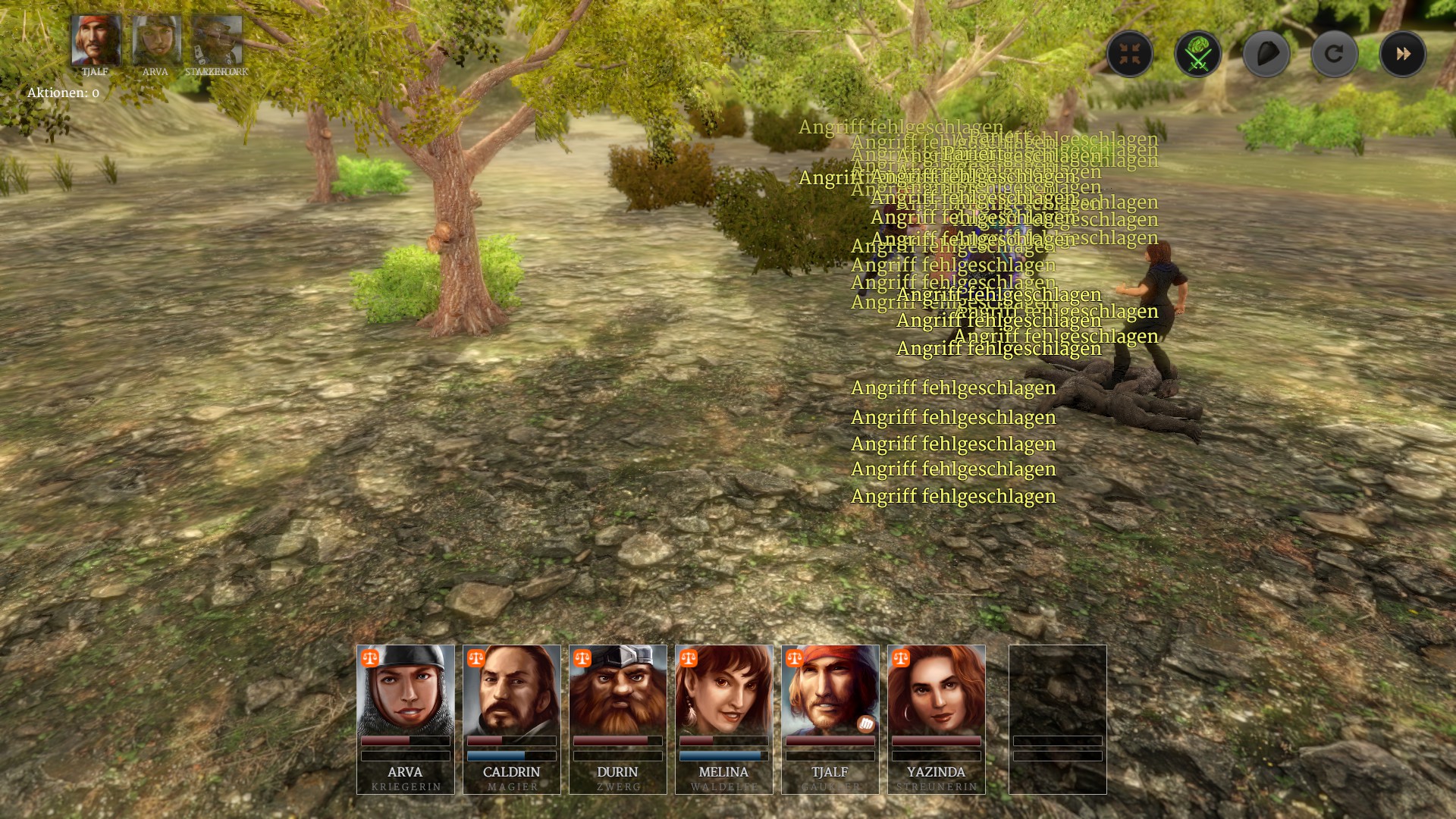Click the hand icon on Tjalf's party portrait
This screenshot has width=1456, height=819.
[866, 724]
